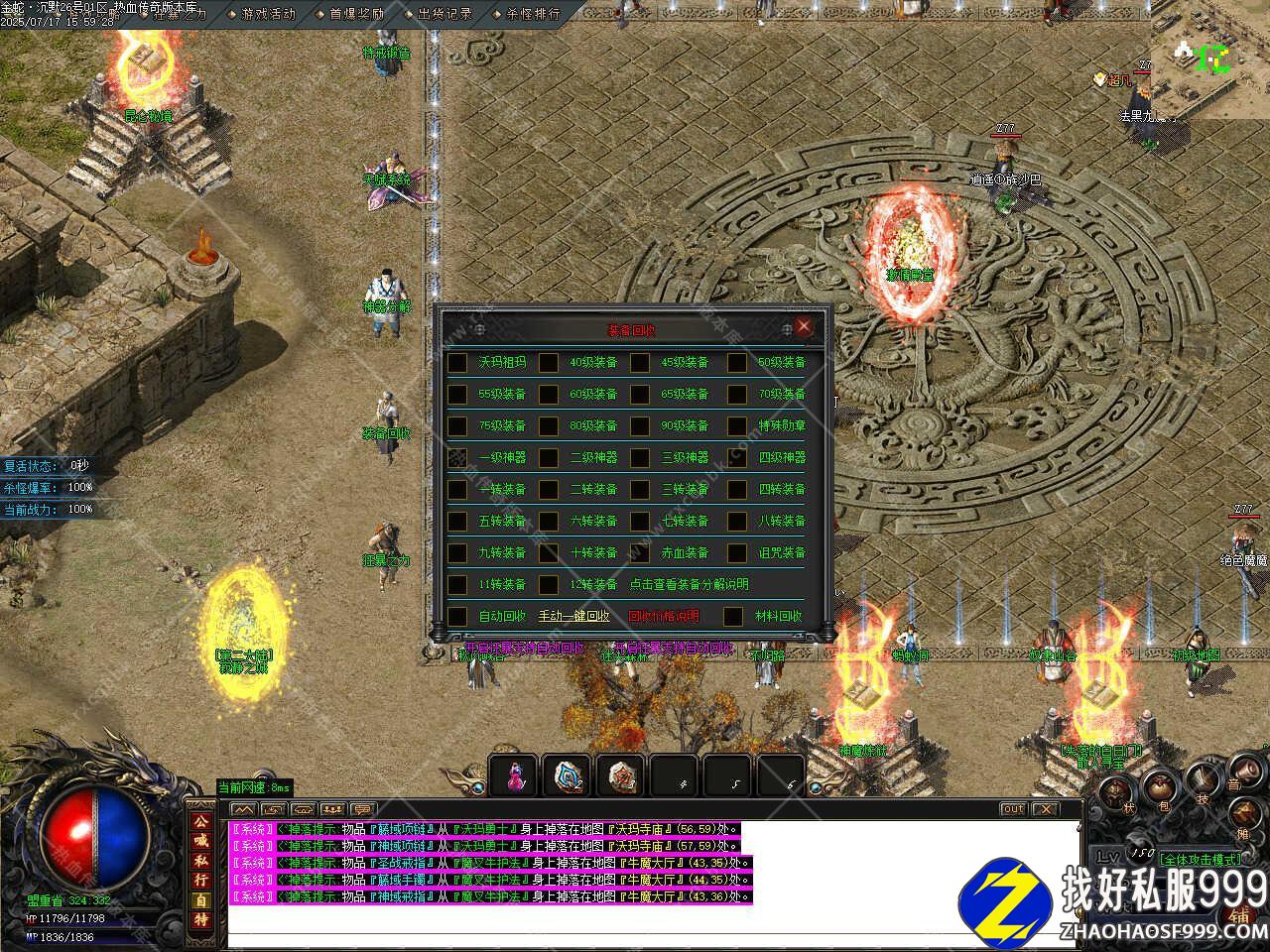This screenshot has width=1270, height=952.
Task: Check the 材料回收 material recycle box
Action: coord(733,617)
